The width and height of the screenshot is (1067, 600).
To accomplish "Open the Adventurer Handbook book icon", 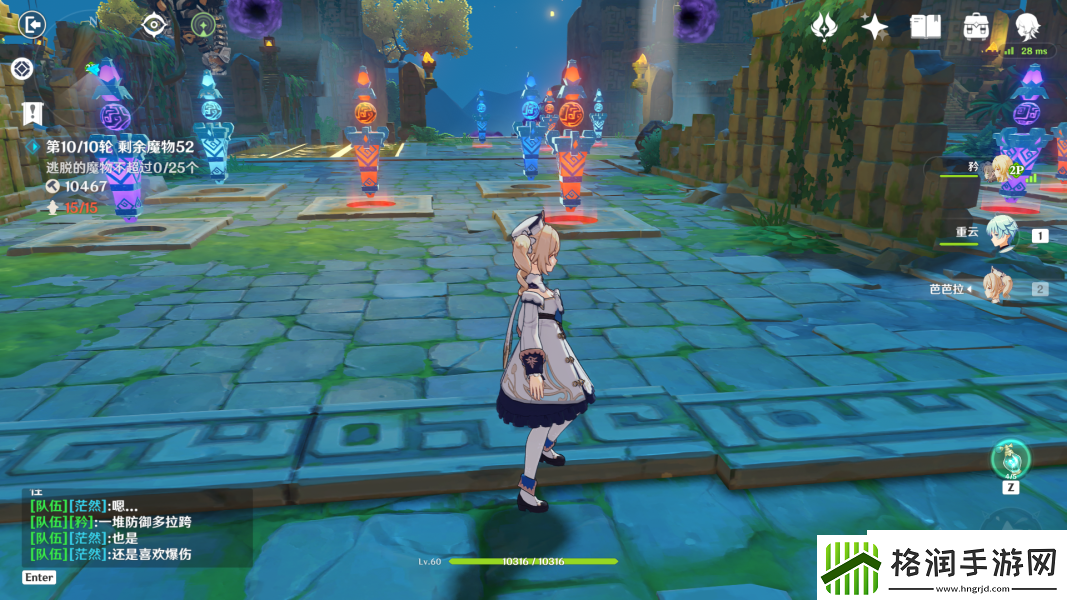I will click(926, 27).
